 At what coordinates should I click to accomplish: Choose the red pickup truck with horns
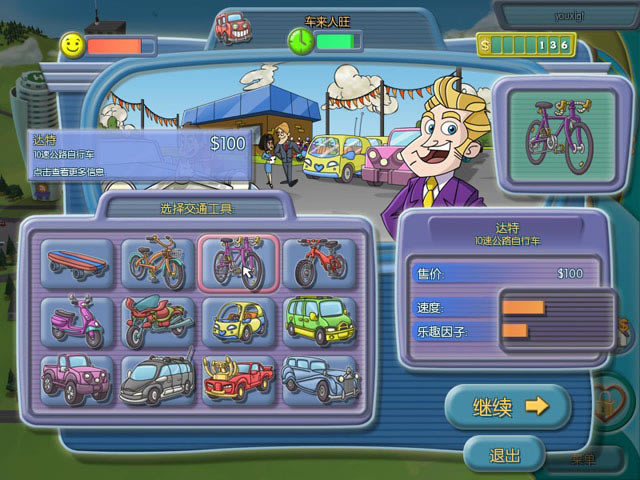pos(239,380)
